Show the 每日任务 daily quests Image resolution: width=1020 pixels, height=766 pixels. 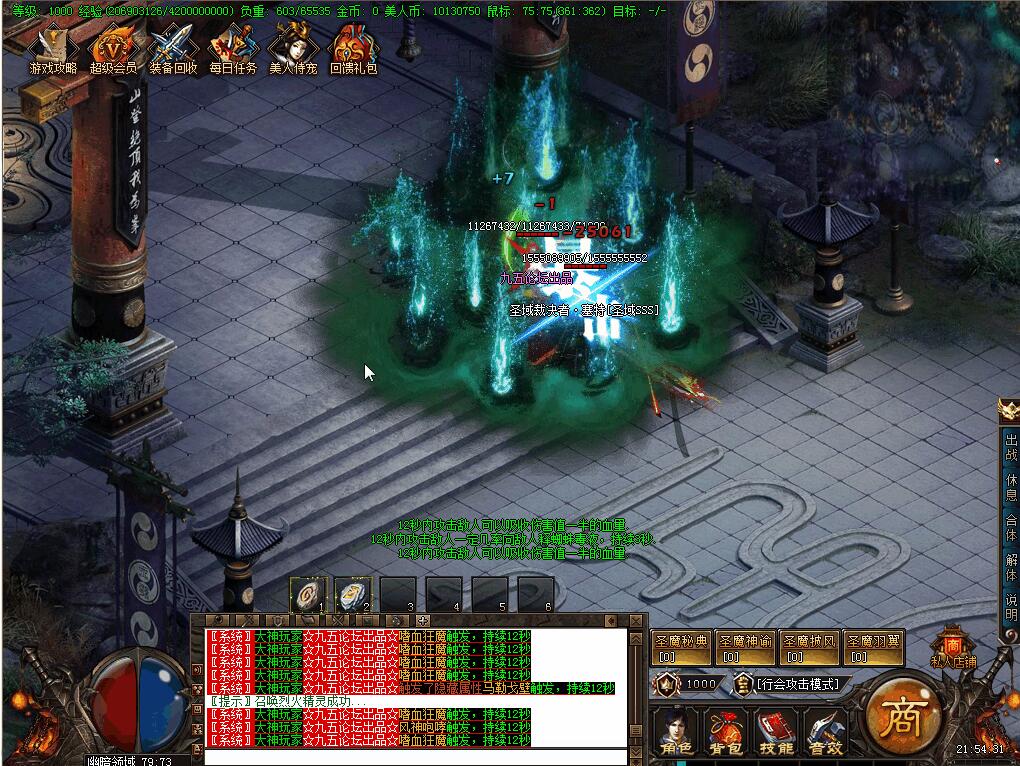pyautogui.click(x=233, y=50)
